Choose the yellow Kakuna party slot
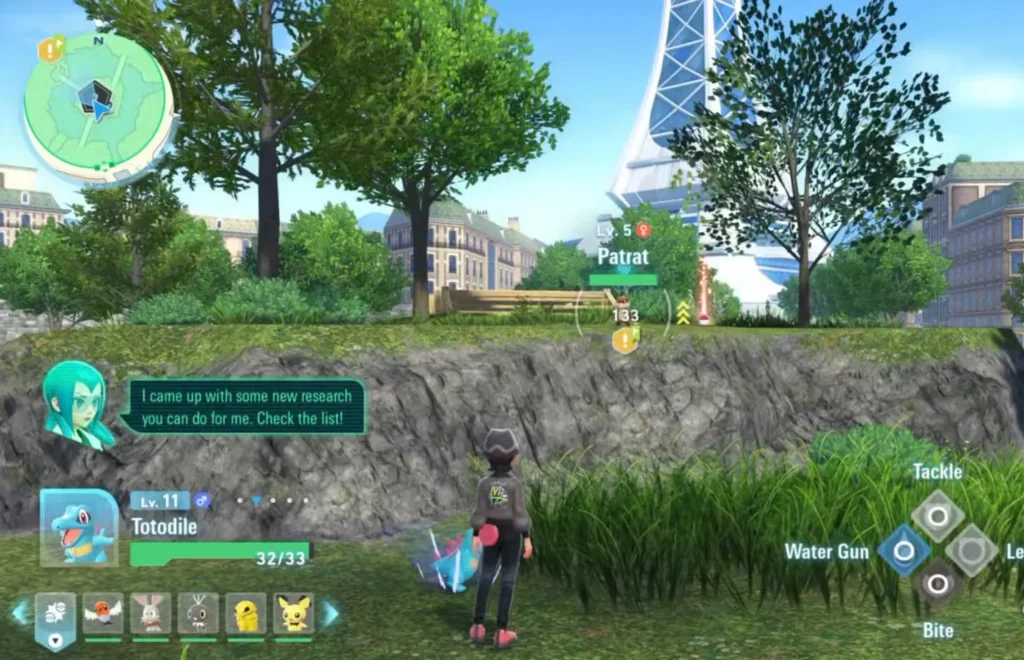 [x=246, y=613]
